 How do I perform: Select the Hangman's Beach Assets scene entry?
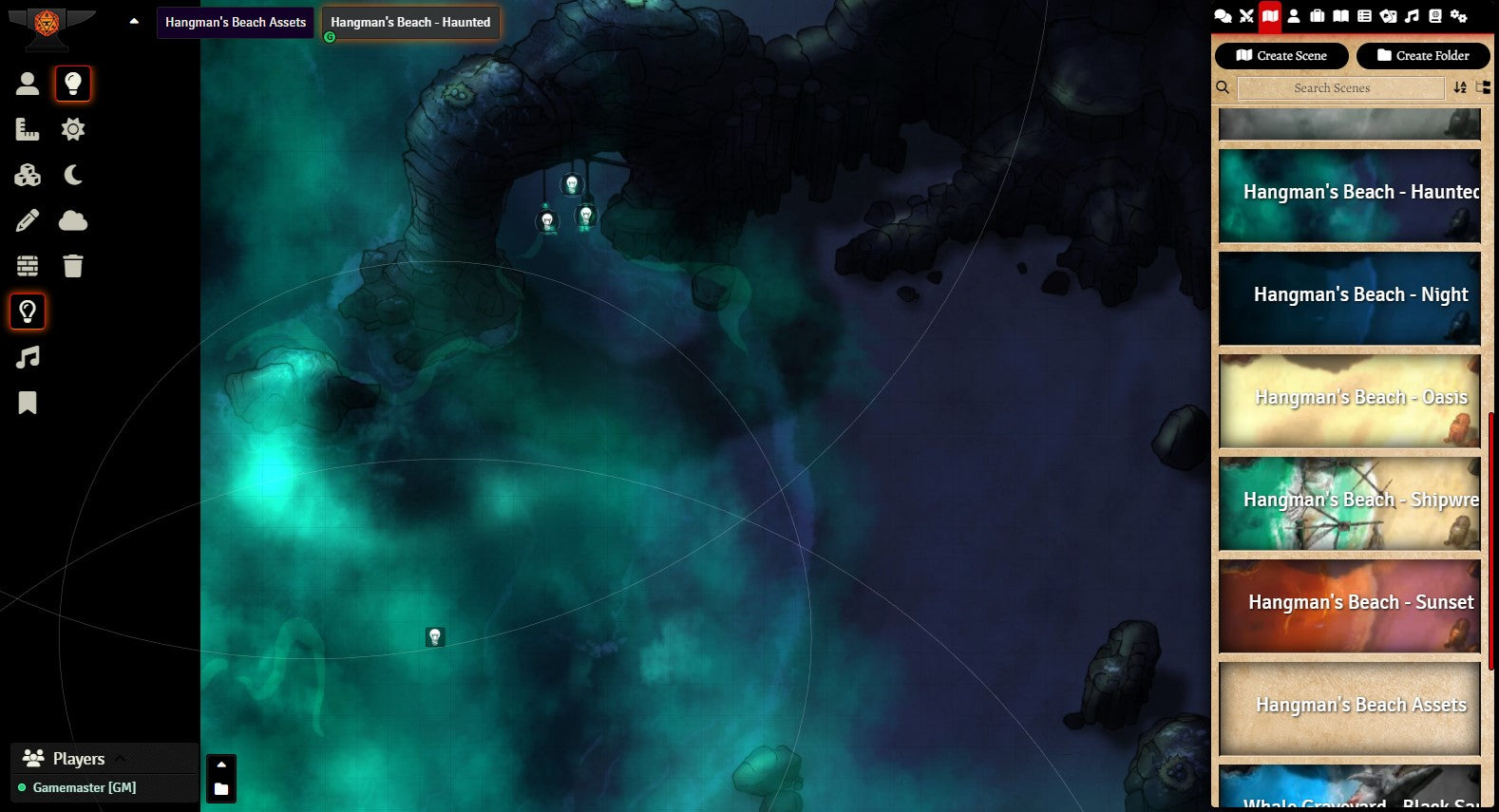pyautogui.click(x=1349, y=708)
